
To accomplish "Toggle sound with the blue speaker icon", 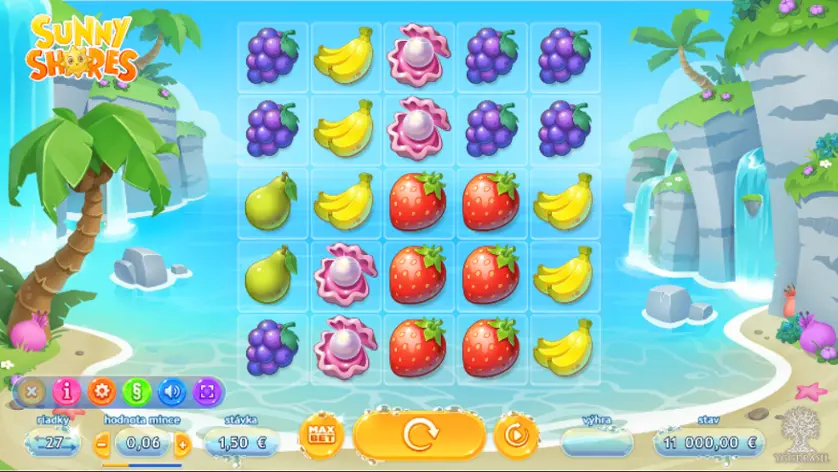I will tap(172, 391).
